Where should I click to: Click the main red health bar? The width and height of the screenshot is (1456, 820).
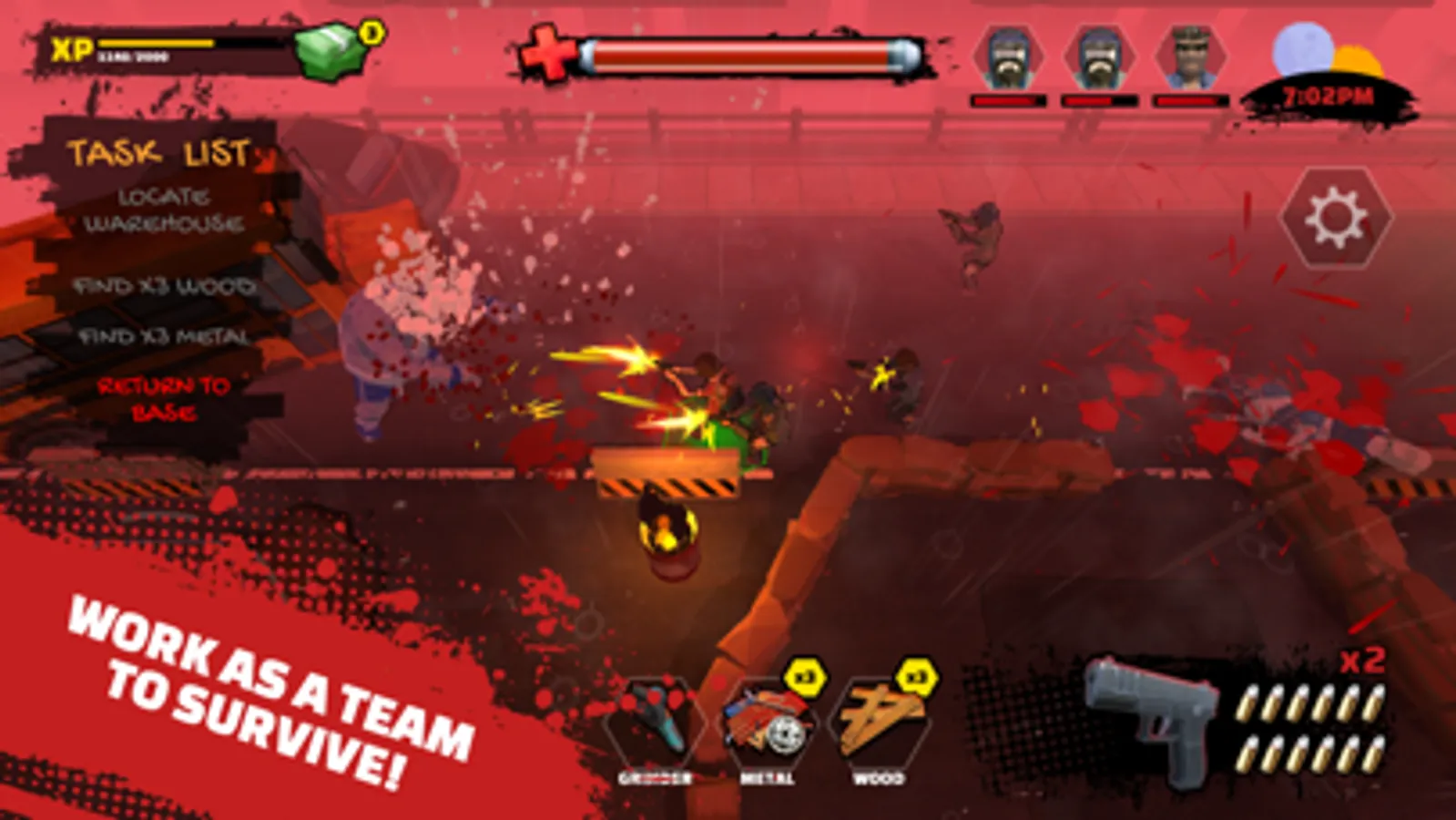coord(747,50)
